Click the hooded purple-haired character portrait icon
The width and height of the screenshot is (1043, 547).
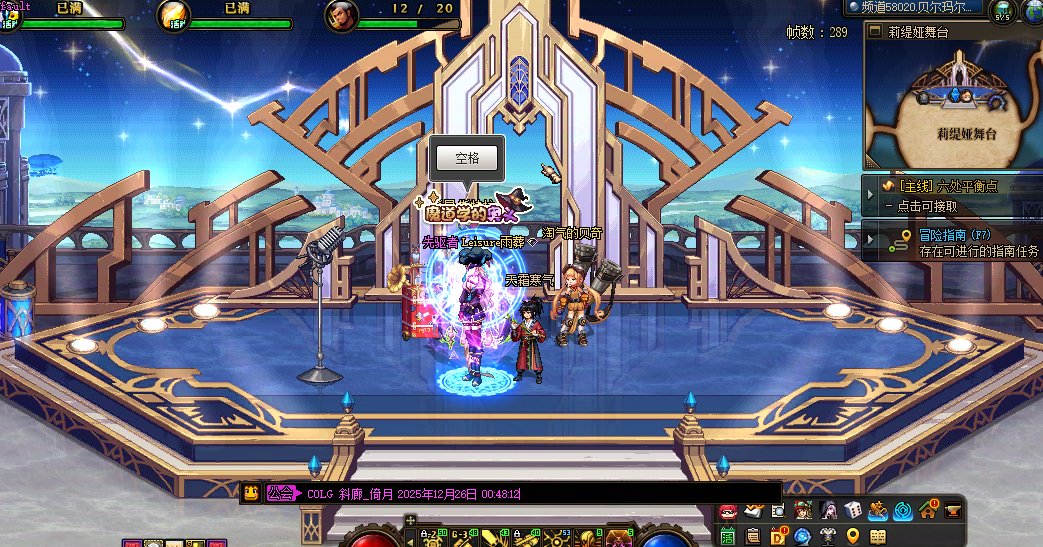pyautogui.click(x=828, y=512)
